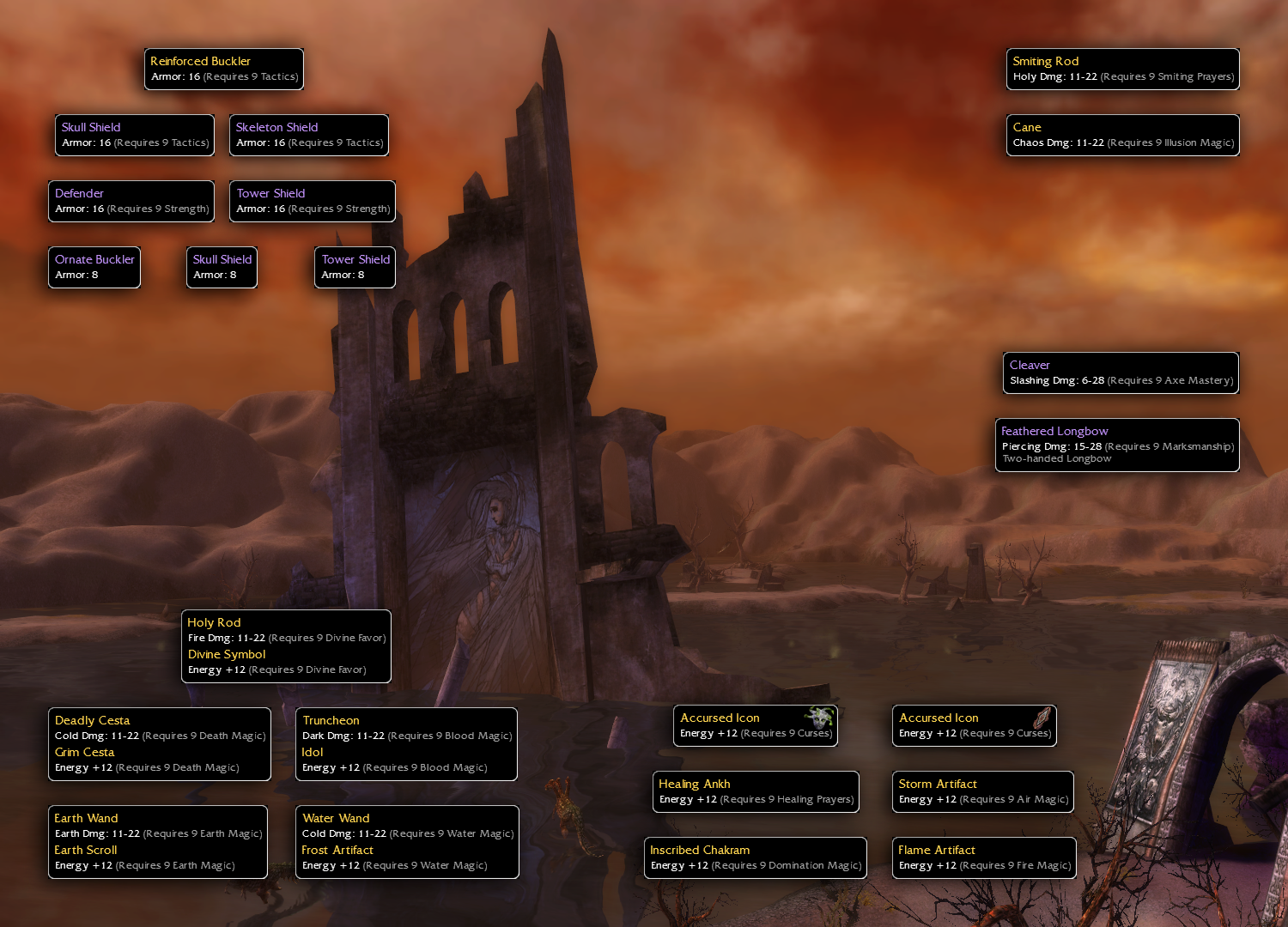Select the Reinforced Buckler item box
Viewport: 1288px width, 927px height.
click(x=224, y=69)
